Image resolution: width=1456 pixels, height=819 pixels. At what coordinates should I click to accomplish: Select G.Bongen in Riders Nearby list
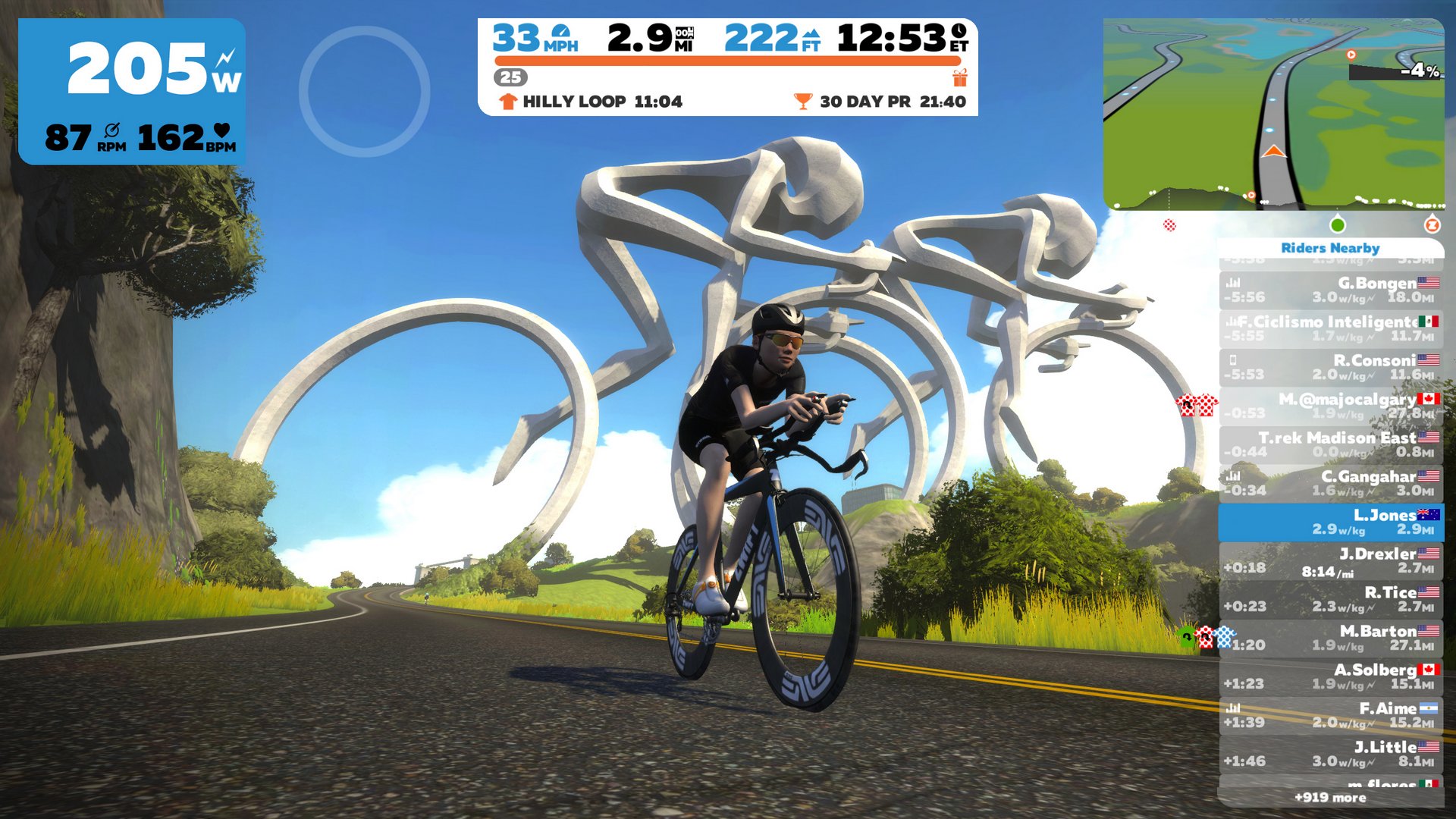coord(1331,290)
